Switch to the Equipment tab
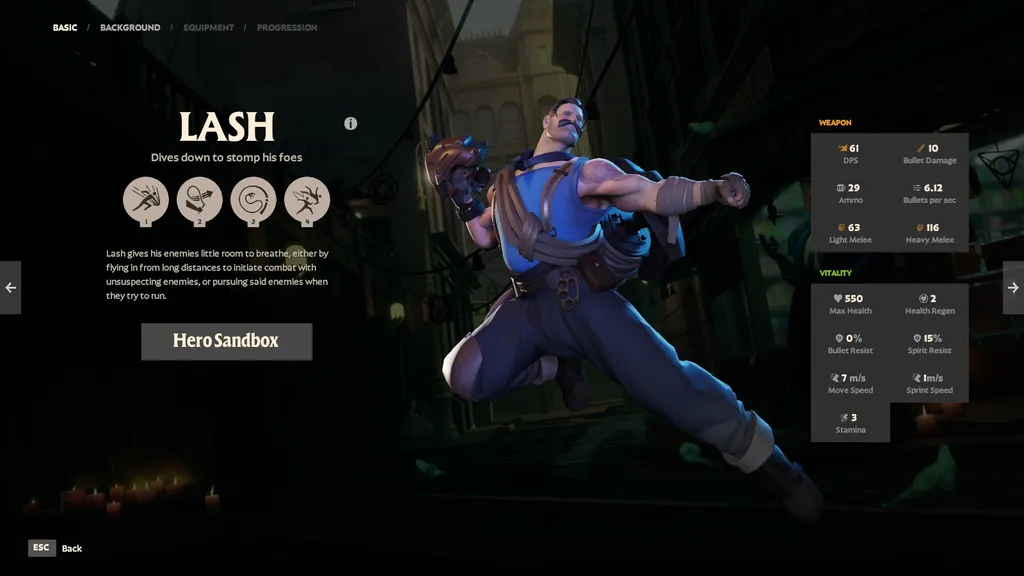Image resolution: width=1024 pixels, height=576 pixels. (208, 28)
